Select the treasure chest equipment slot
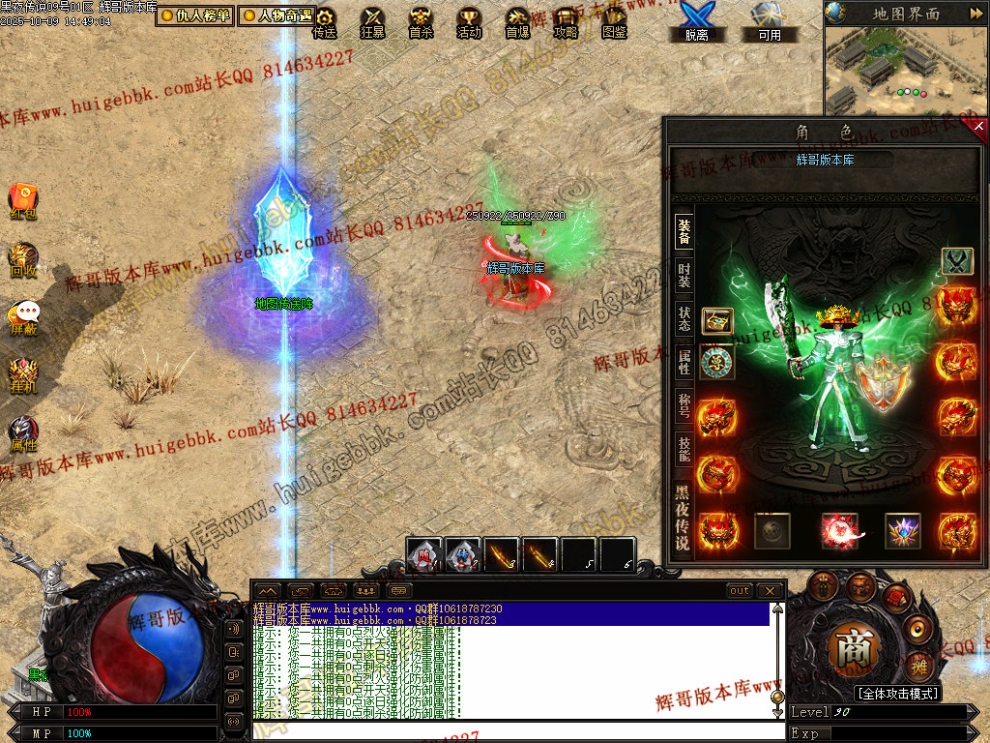The image size is (990, 743). 717,321
